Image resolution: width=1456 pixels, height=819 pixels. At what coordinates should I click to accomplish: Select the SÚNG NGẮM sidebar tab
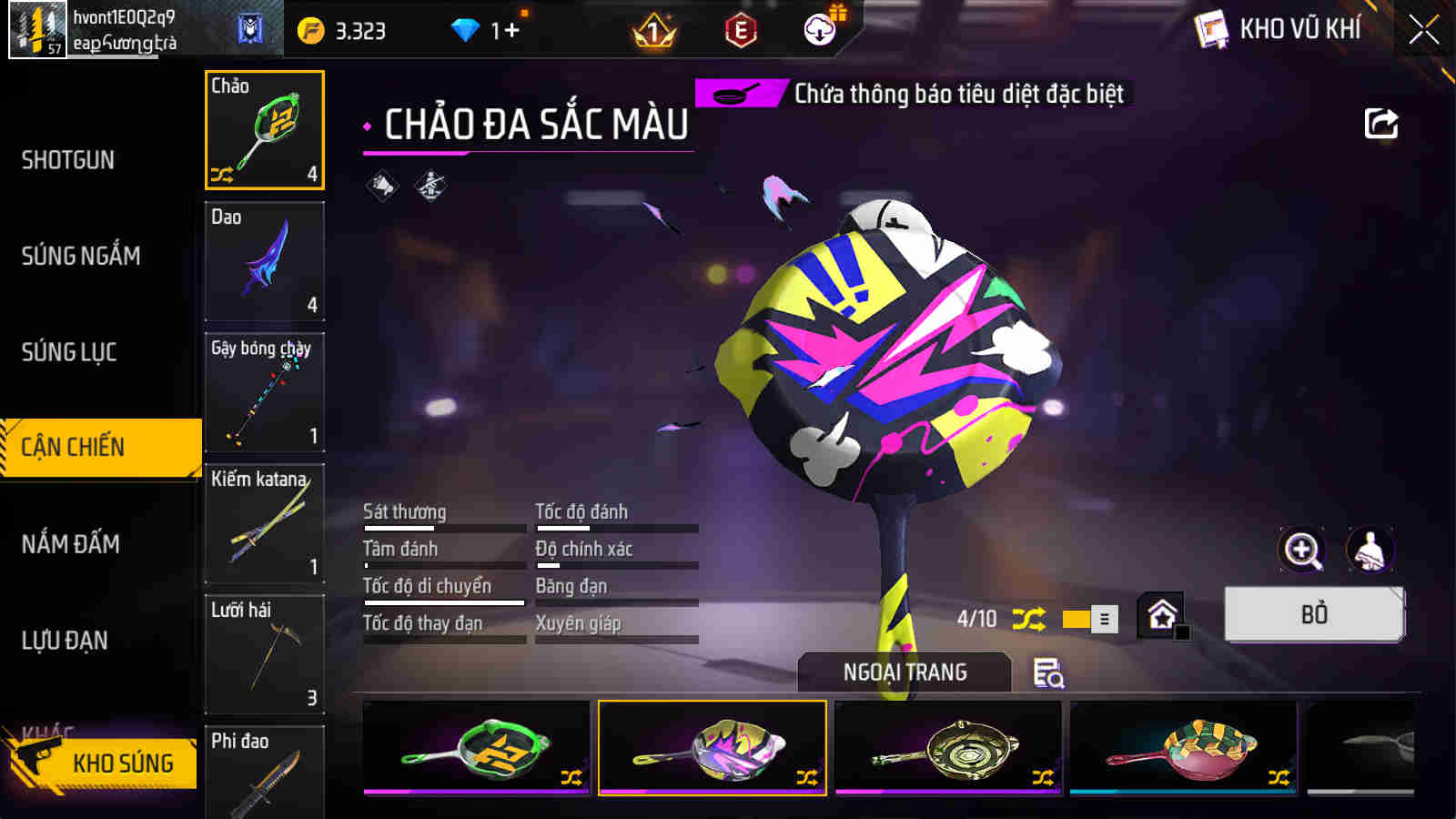83,257
